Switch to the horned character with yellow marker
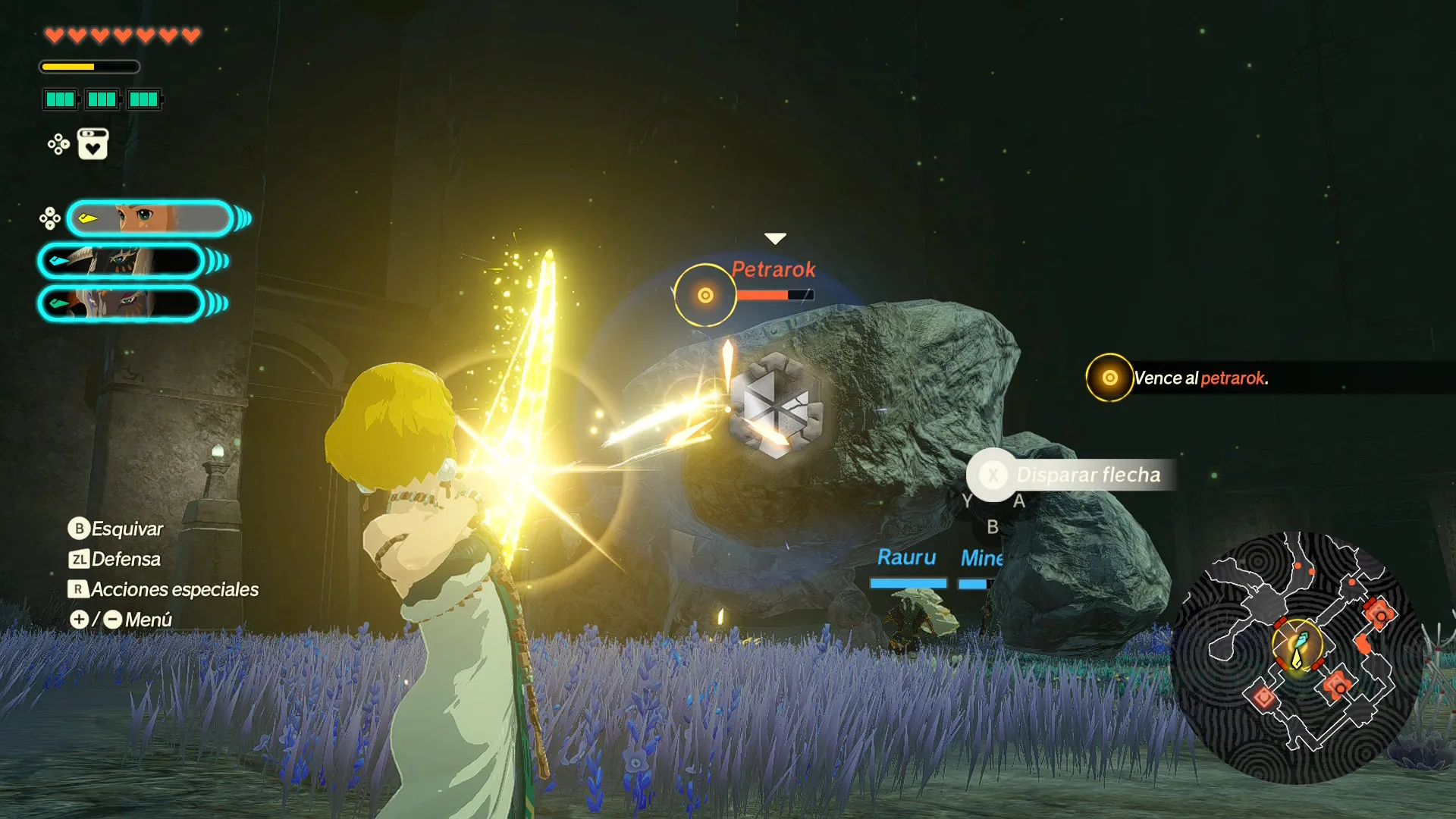 [121, 262]
